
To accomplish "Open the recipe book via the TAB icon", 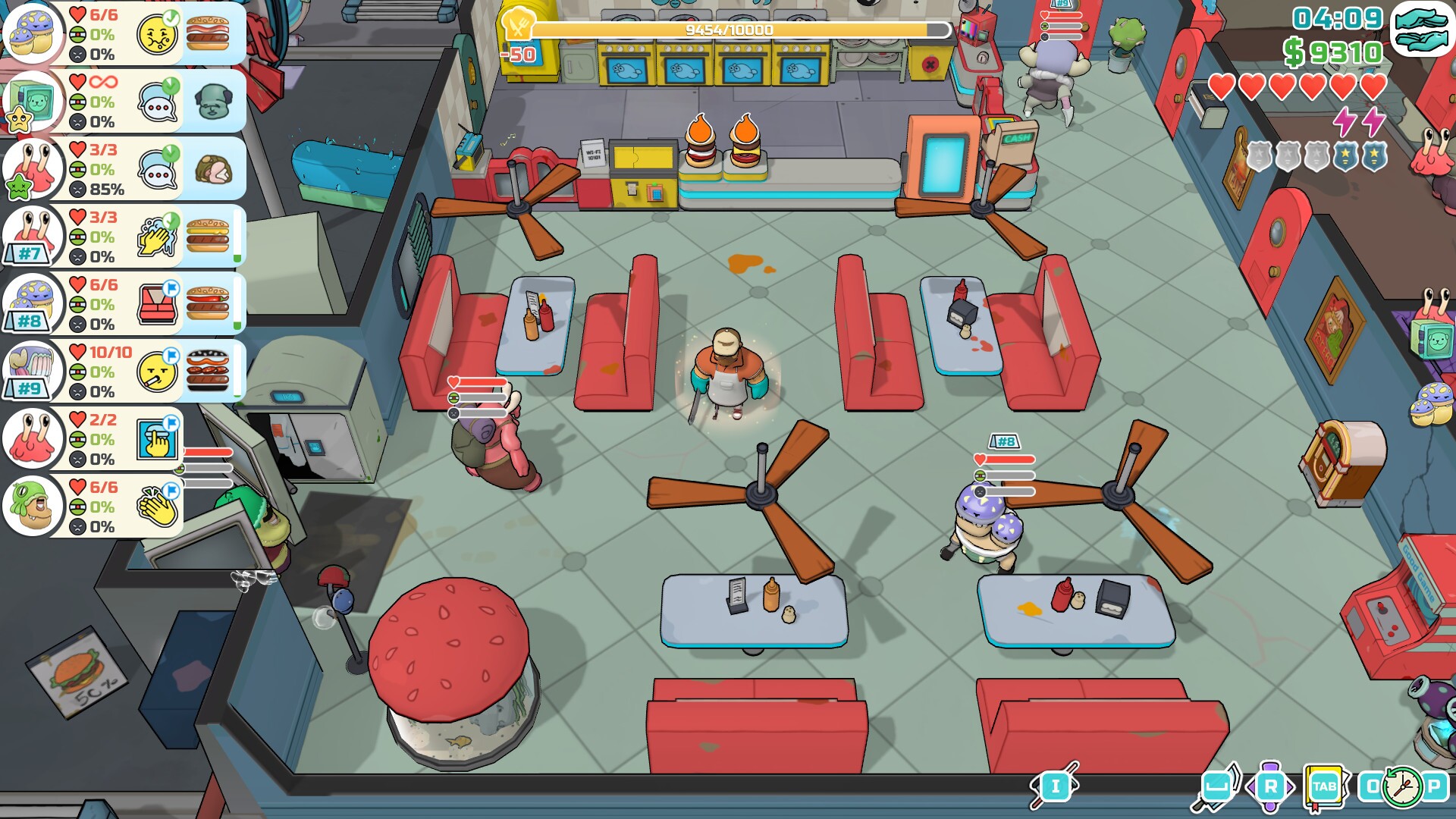I will click(1323, 786).
